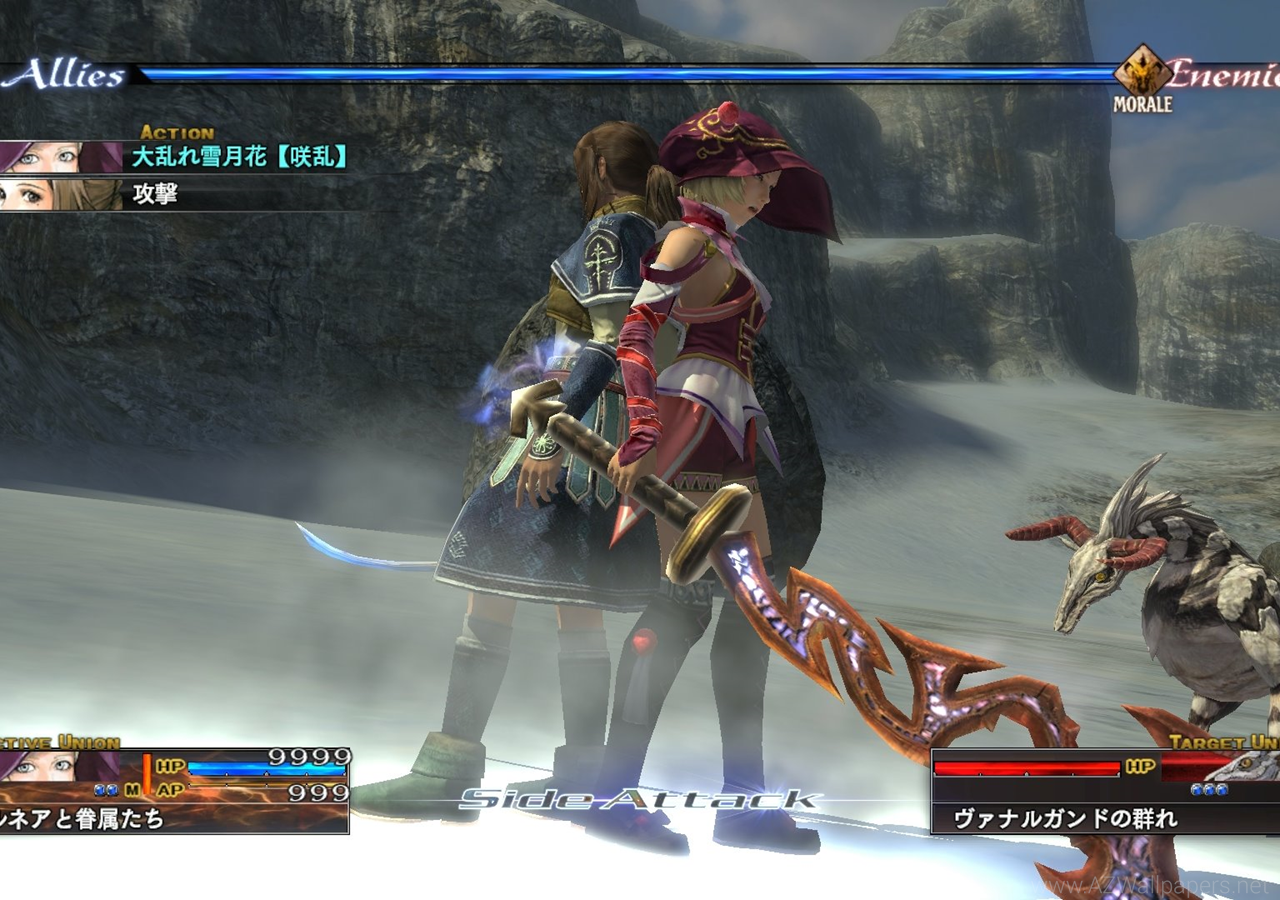Select the 大乱れ雪月花【咲乱】 action row

(x=240, y=157)
